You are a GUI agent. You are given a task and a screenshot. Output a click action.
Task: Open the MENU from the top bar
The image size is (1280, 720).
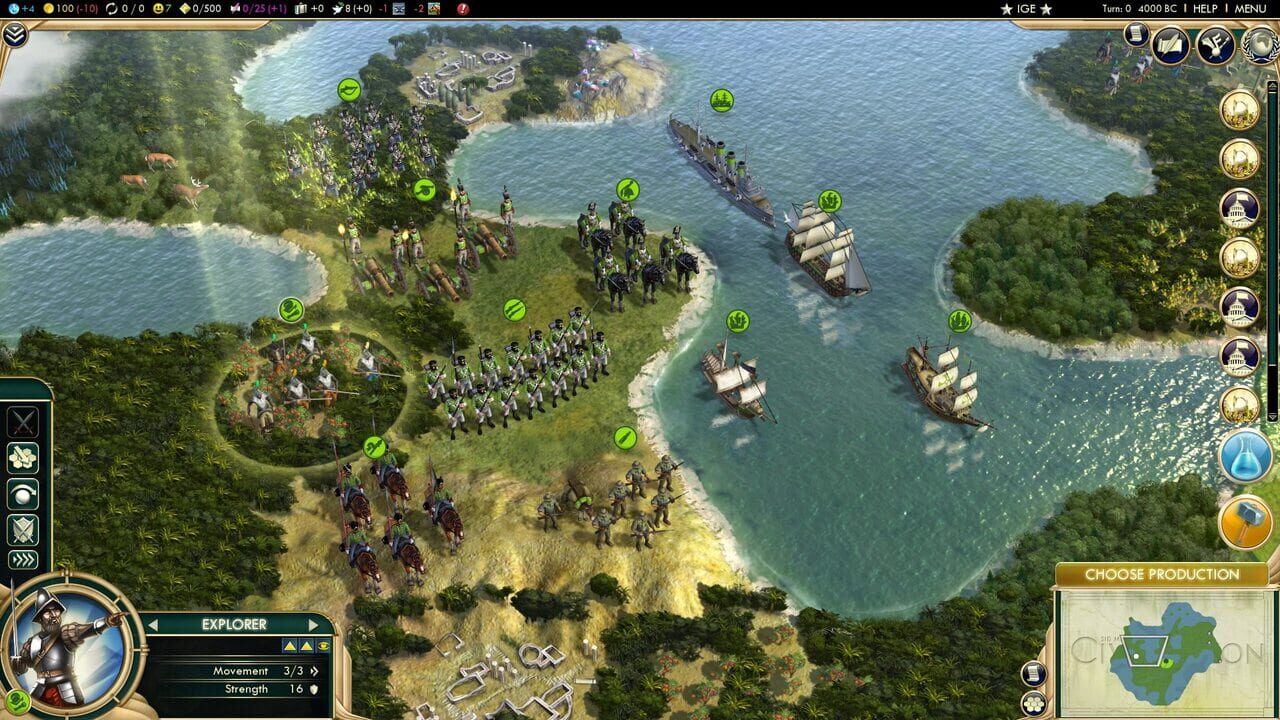coord(1251,9)
